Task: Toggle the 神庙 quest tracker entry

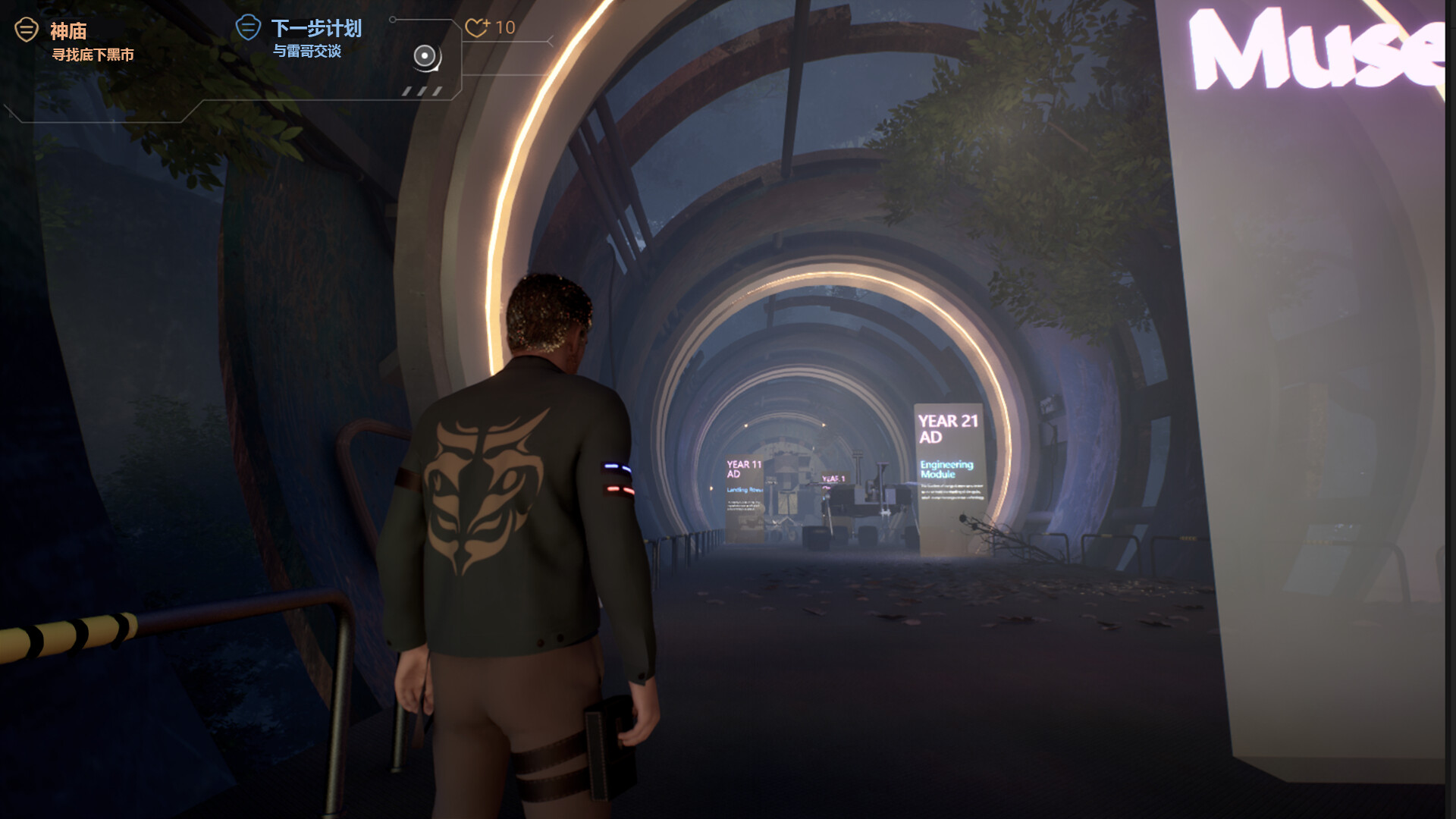Action: pos(67,30)
